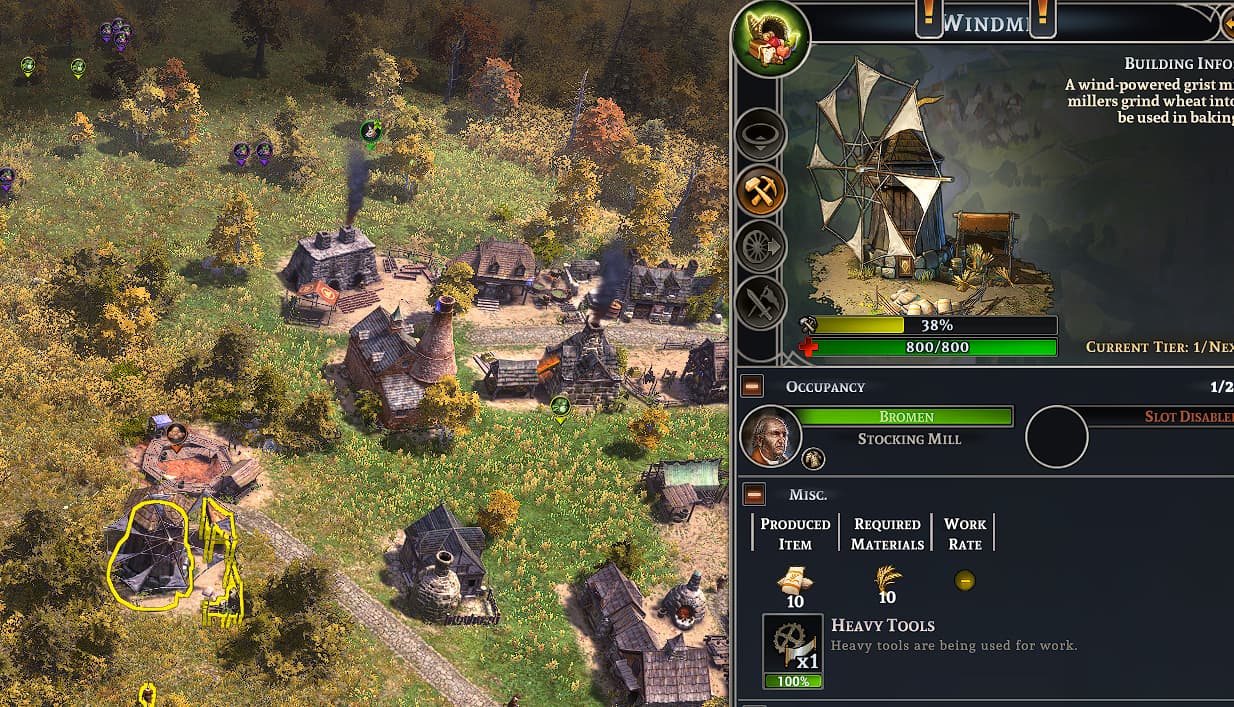Select the Heavy Tools item icon
The width and height of the screenshot is (1234, 707).
point(793,644)
